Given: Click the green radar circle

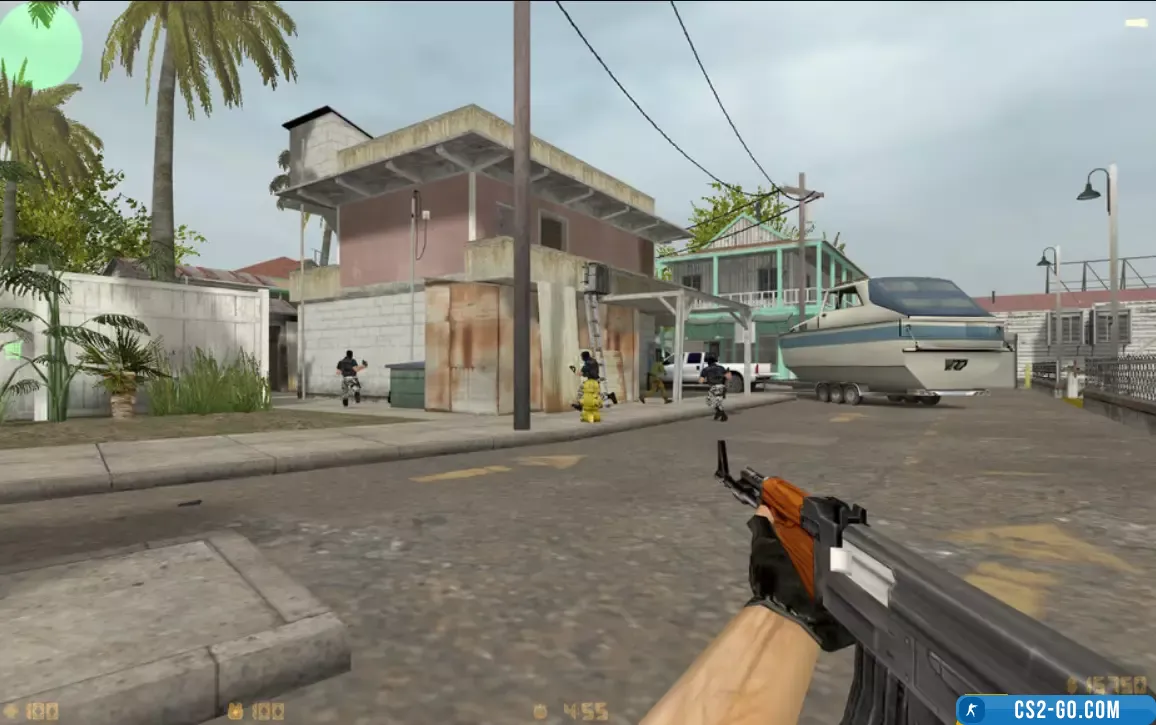Looking at the screenshot, I should [x=38, y=44].
